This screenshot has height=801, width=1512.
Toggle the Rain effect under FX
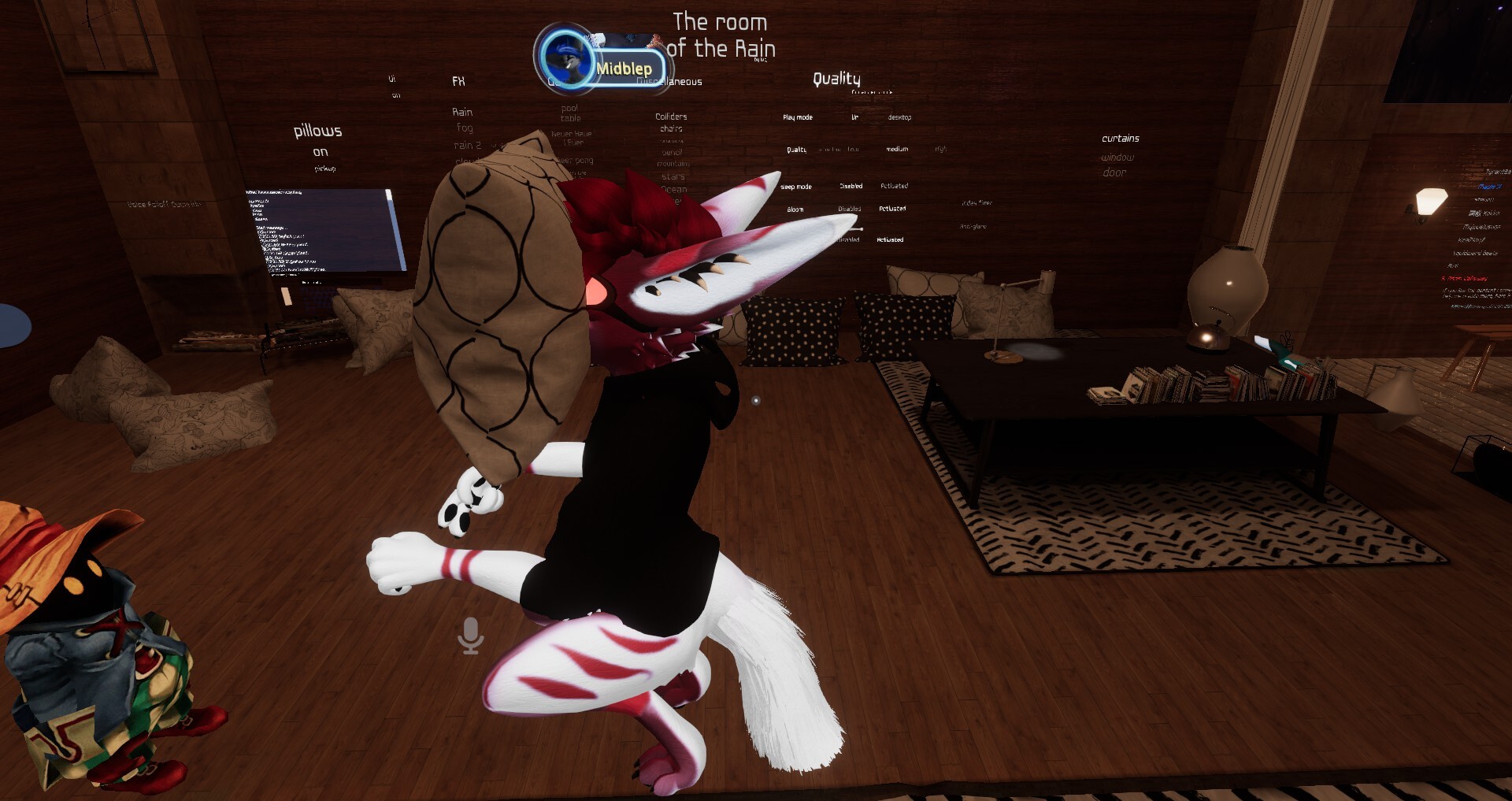pos(462,112)
